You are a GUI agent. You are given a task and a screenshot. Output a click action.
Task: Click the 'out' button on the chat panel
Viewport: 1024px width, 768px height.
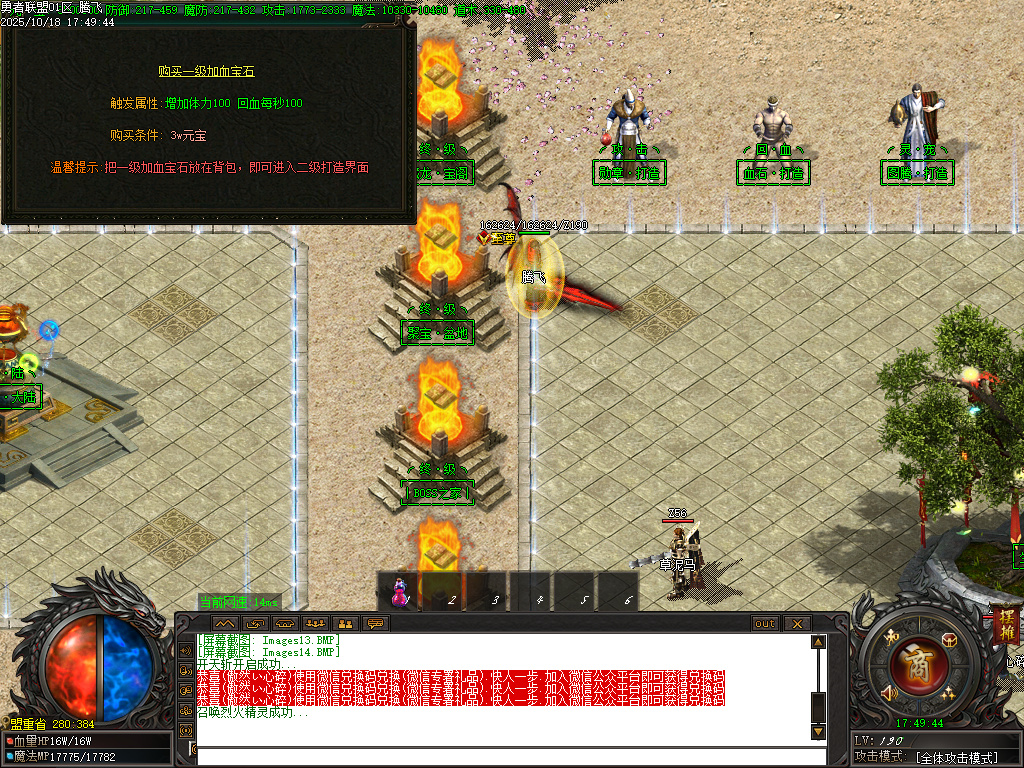point(764,623)
